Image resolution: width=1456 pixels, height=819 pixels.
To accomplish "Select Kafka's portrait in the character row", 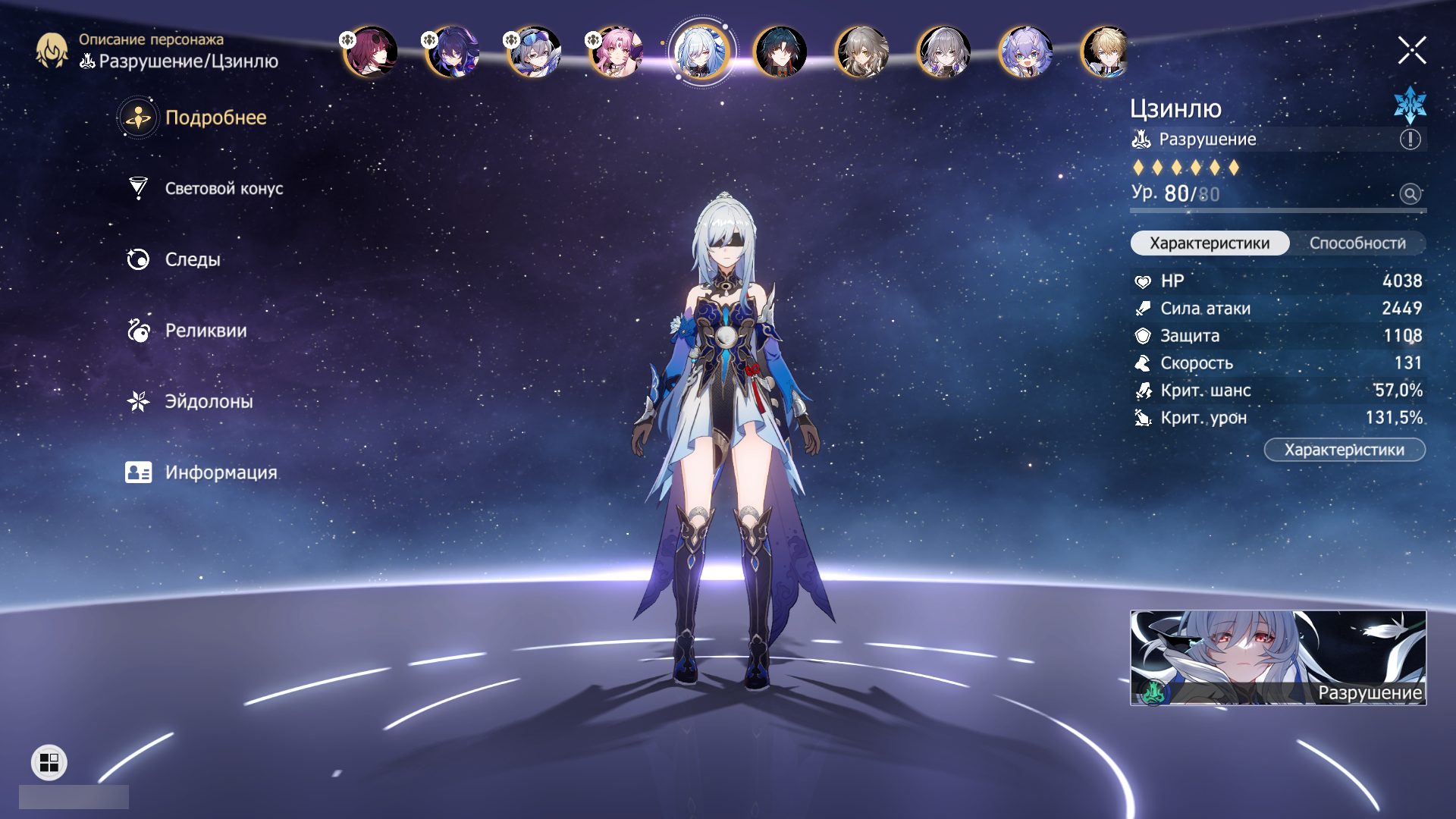I will pyautogui.click(x=371, y=52).
